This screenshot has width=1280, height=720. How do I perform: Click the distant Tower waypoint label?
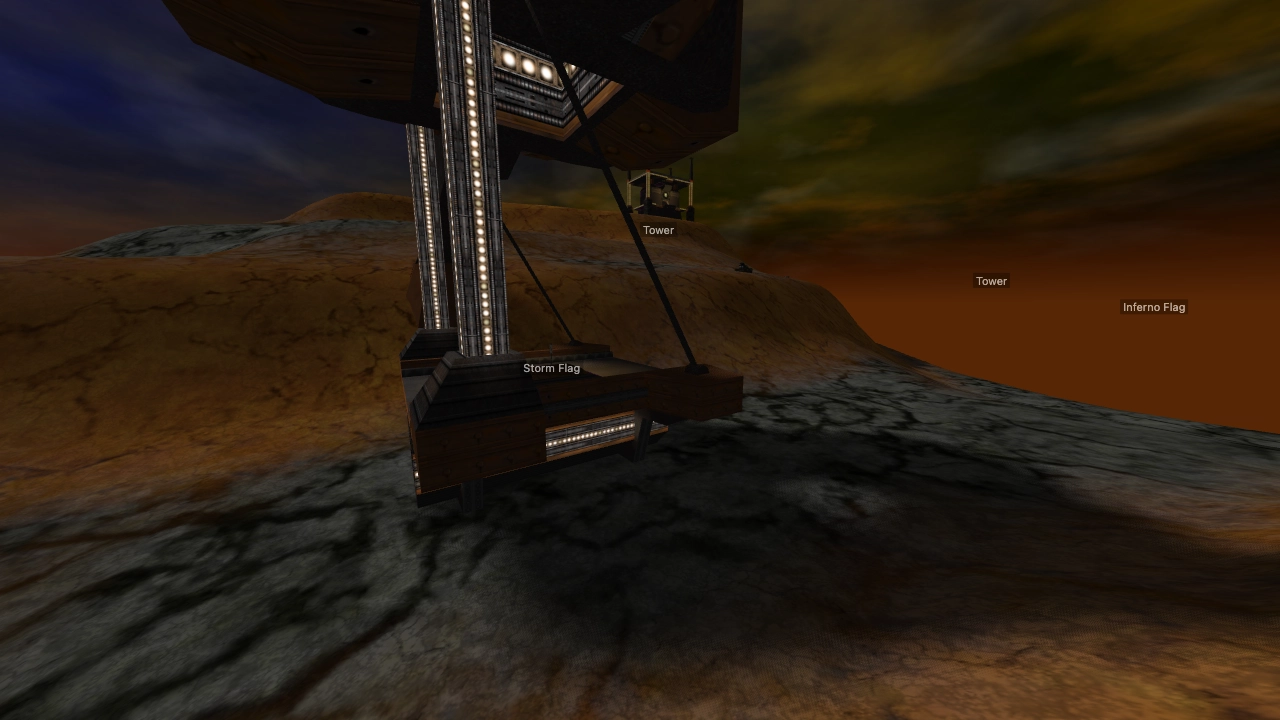992,281
